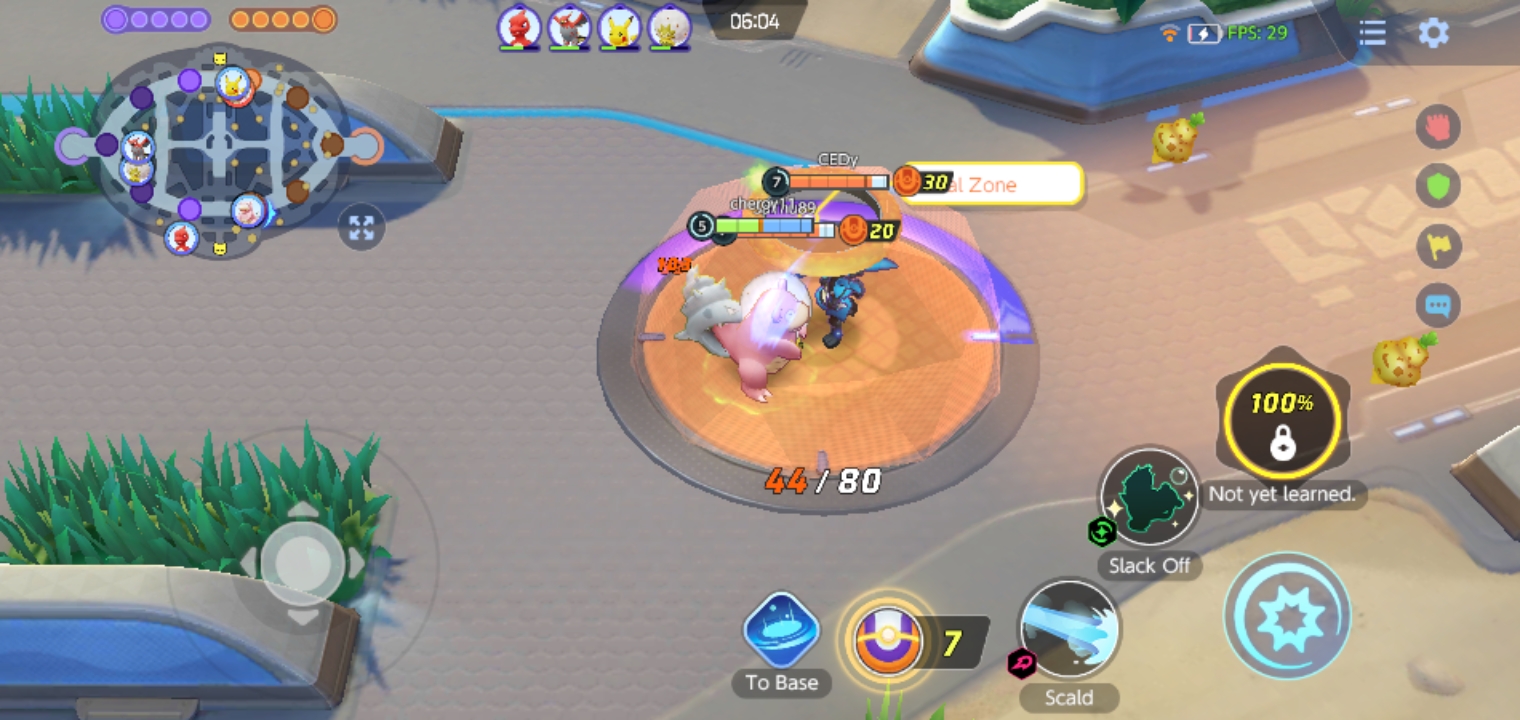Open the scoreboard list menu
The image size is (1520, 720).
click(x=1372, y=33)
